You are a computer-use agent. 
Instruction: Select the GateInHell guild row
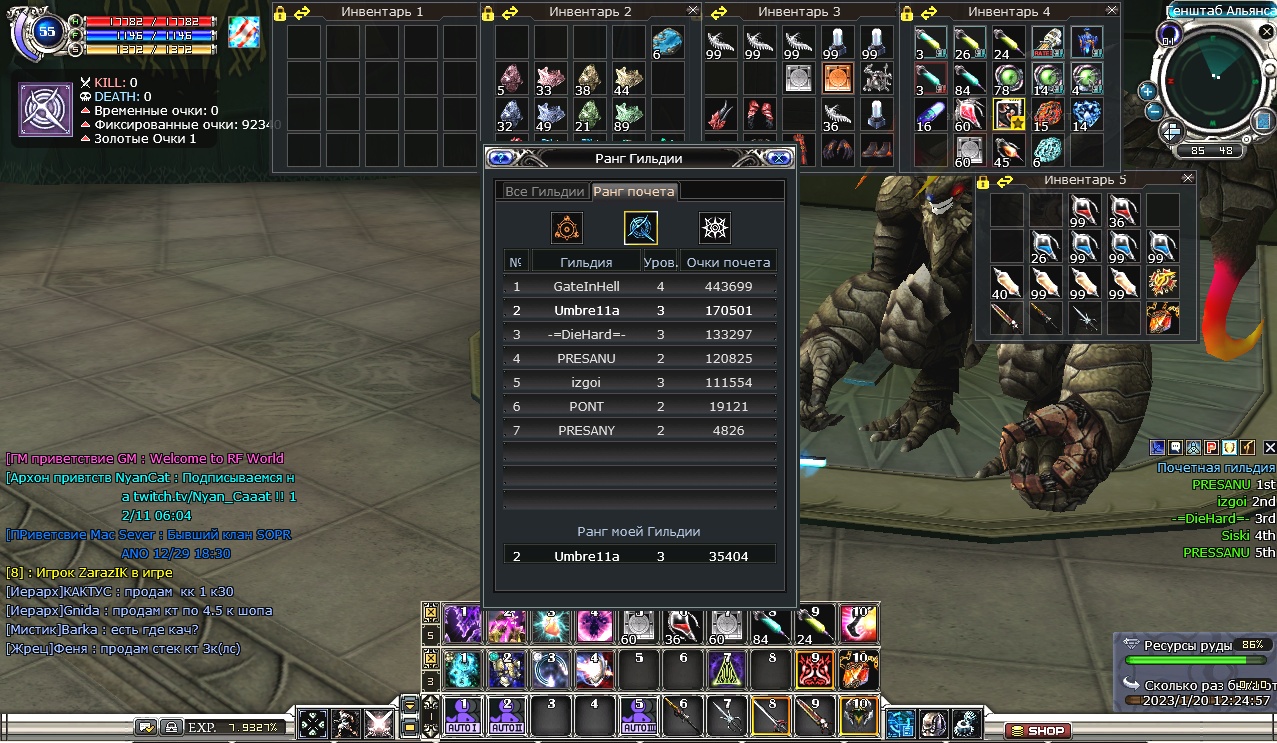pos(640,286)
